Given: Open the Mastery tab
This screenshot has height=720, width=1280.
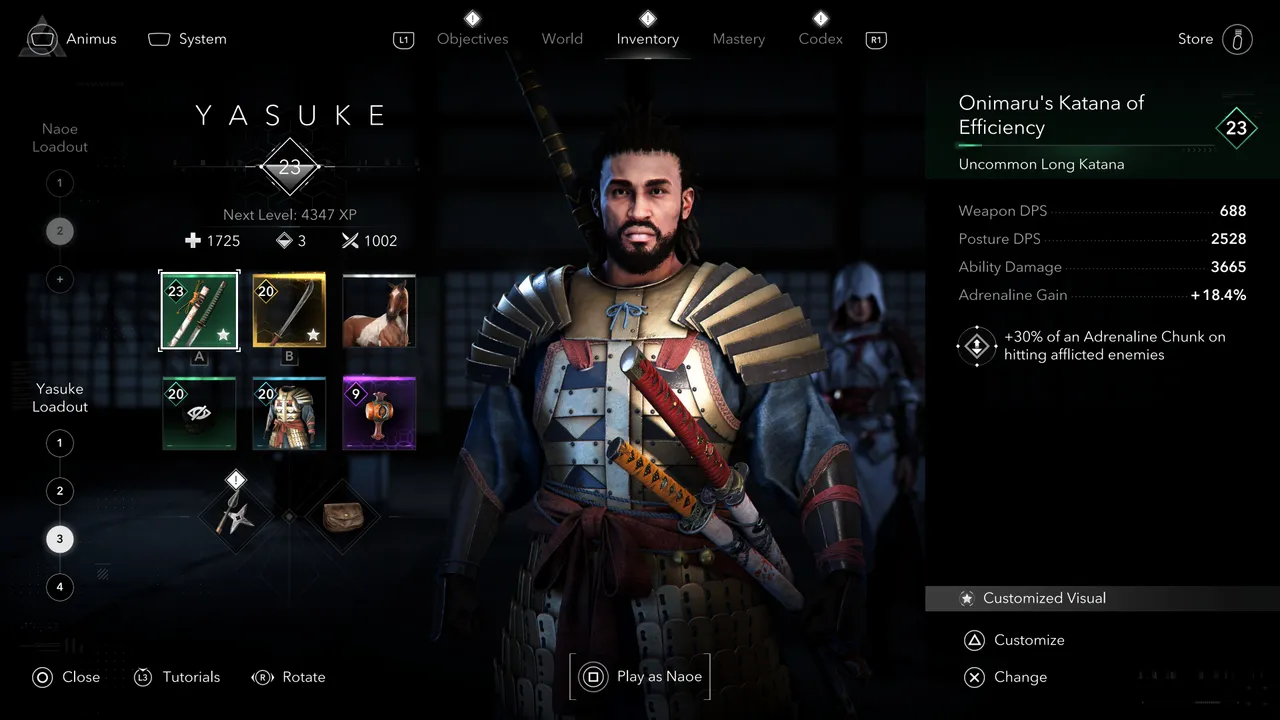Looking at the screenshot, I should 738,39.
